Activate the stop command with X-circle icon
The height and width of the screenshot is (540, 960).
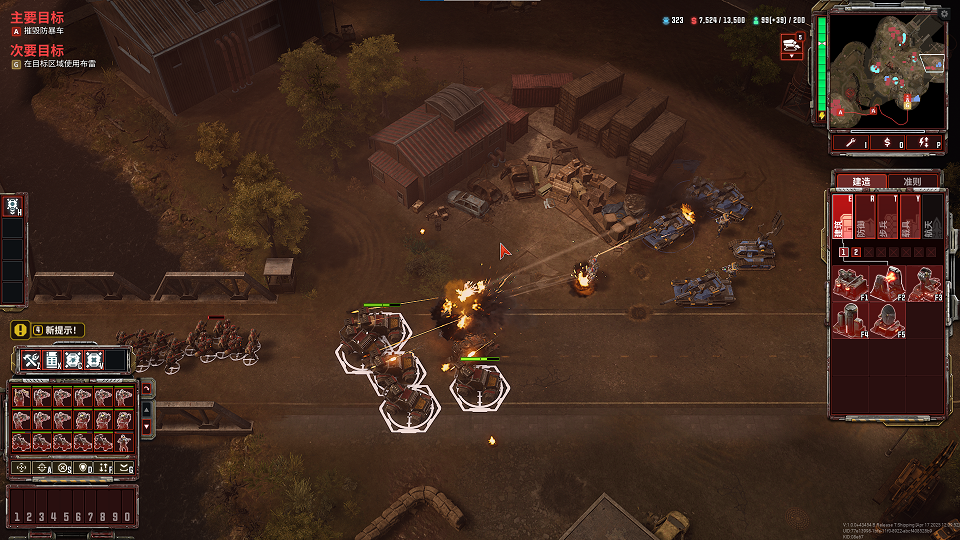click(63, 467)
